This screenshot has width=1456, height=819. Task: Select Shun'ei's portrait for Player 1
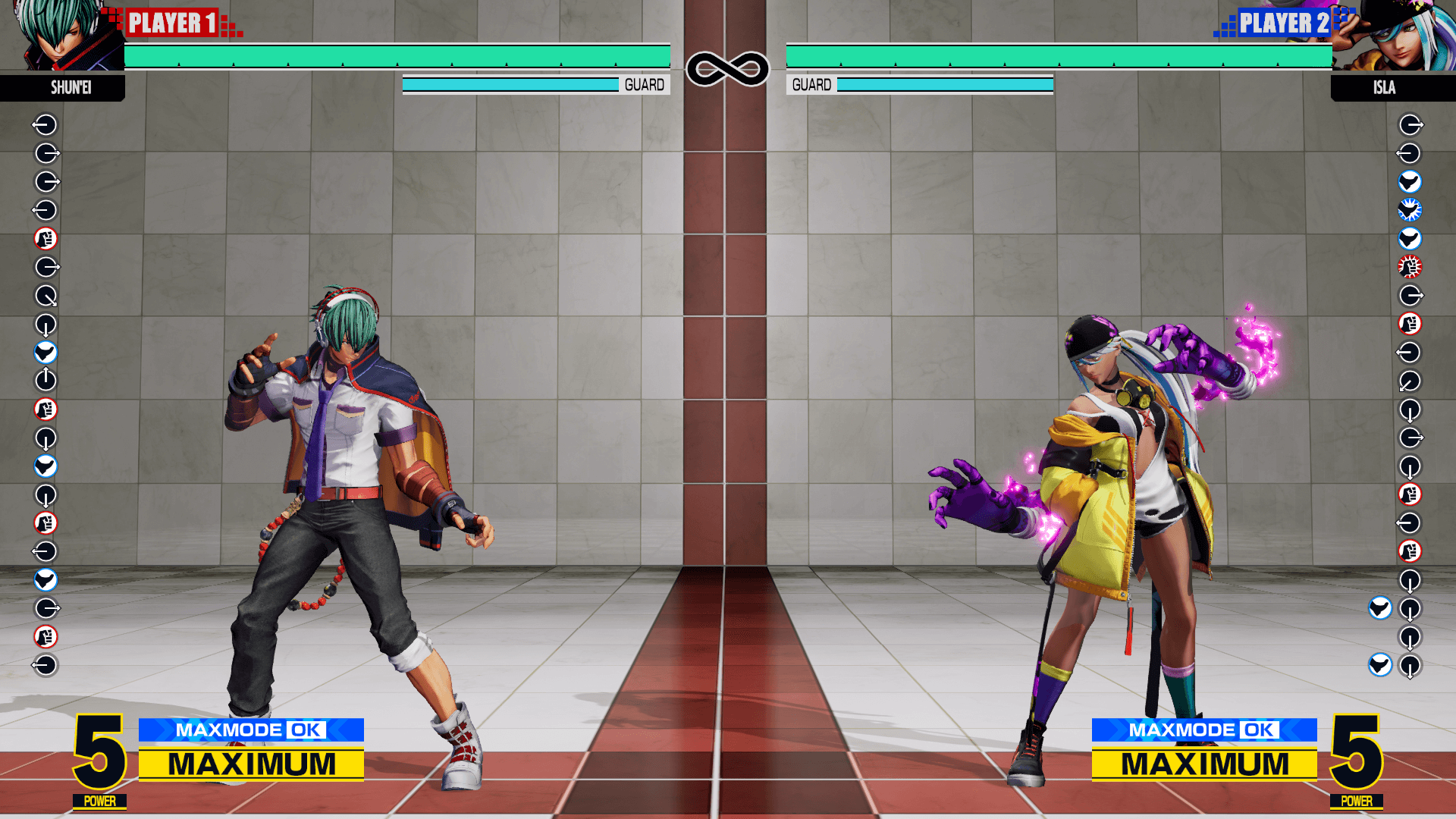[62, 36]
